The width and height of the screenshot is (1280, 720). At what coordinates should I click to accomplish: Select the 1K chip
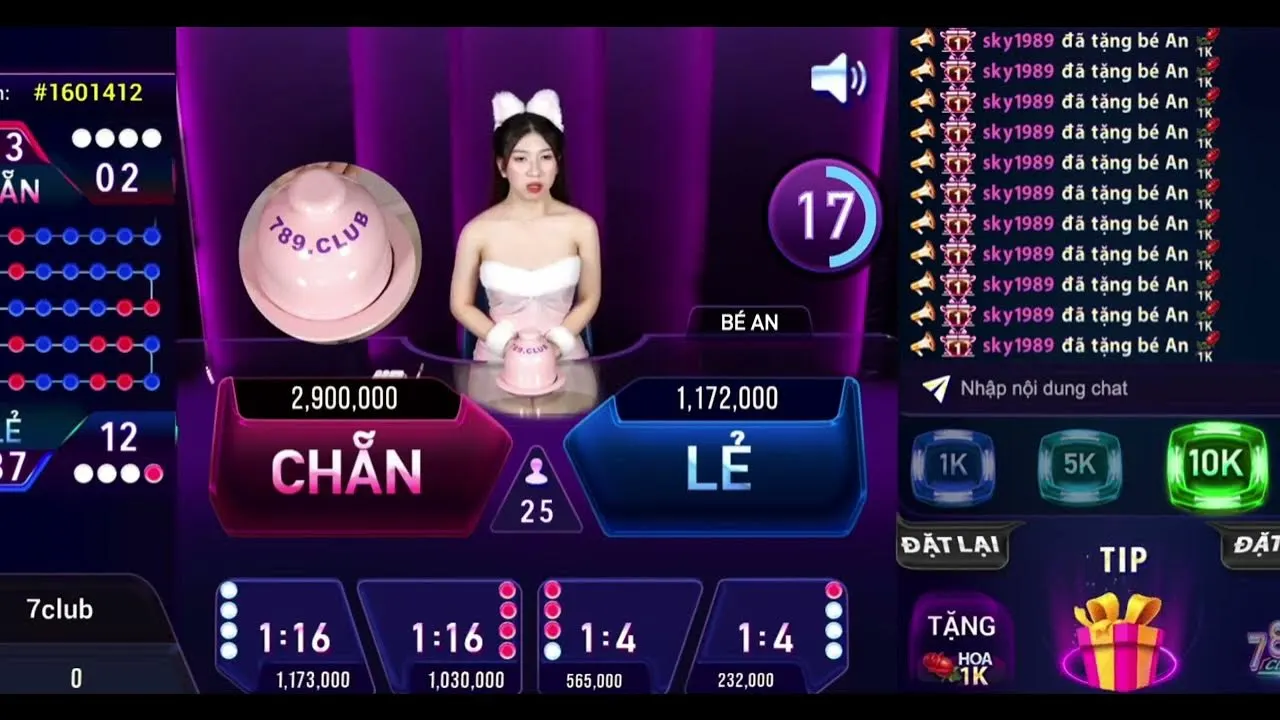pyautogui.click(x=952, y=464)
